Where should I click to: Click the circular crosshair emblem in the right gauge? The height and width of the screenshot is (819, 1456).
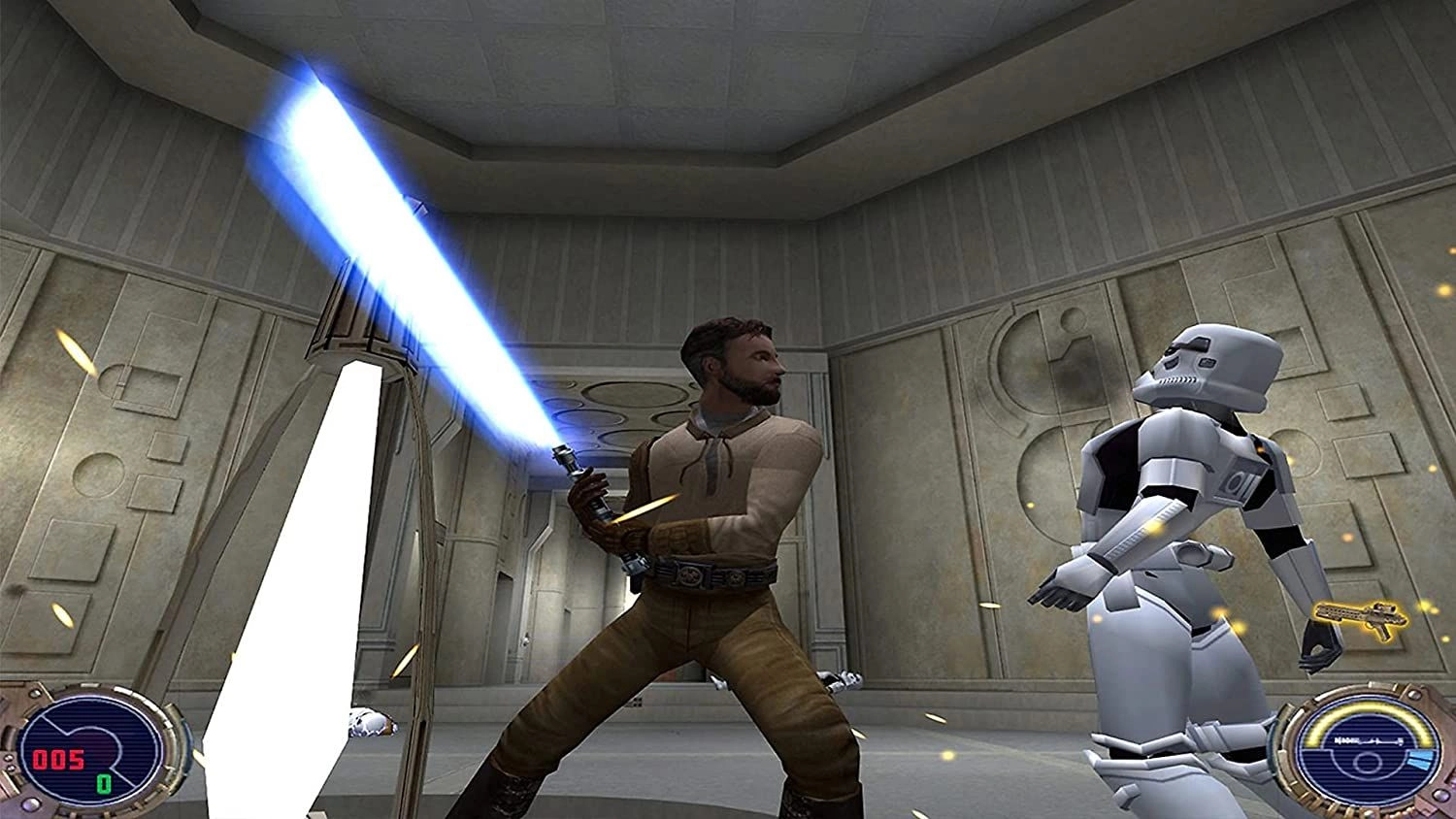coord(1367,762)
